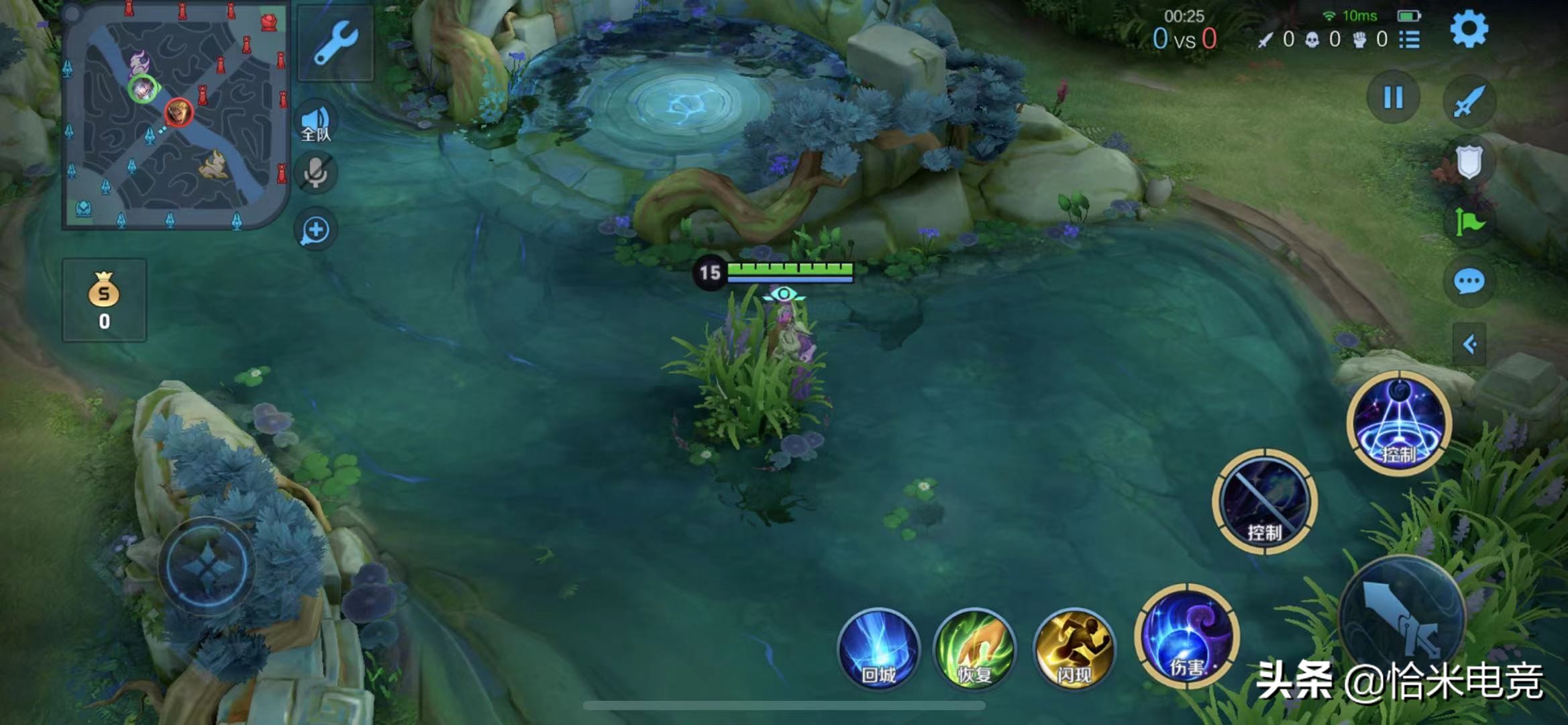Tap the camera zoom plus button
The width and height of the screenshot is (1568, 725).
[x=315, y=230]
